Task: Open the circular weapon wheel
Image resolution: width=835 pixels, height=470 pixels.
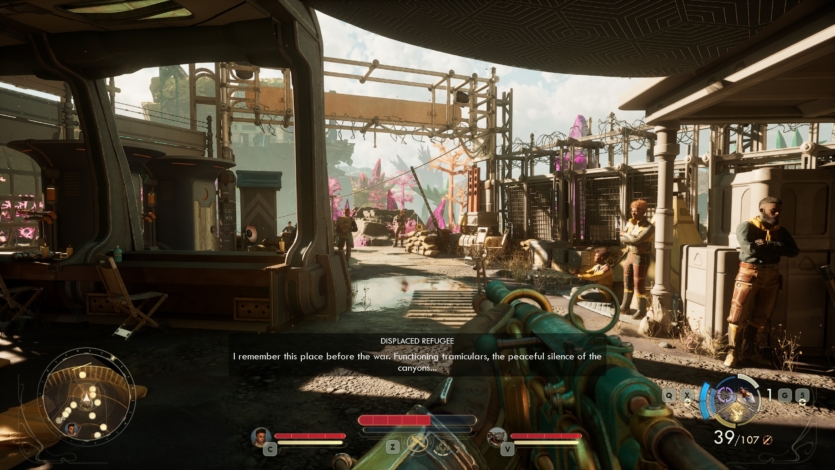Action: (736, 399)
